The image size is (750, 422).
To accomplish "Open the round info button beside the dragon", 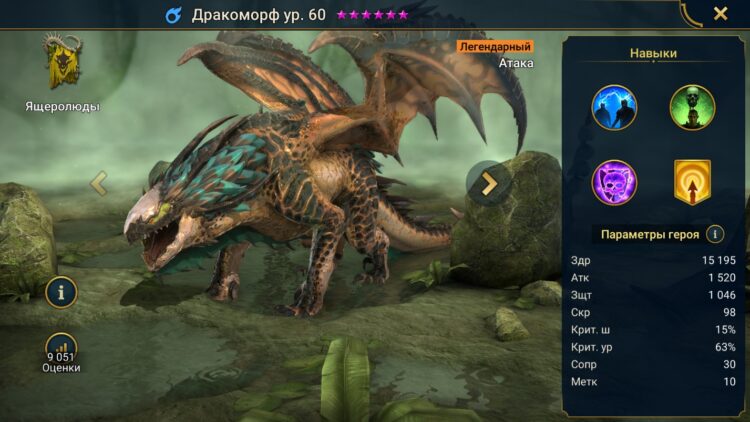I will (x=62, y=292).
